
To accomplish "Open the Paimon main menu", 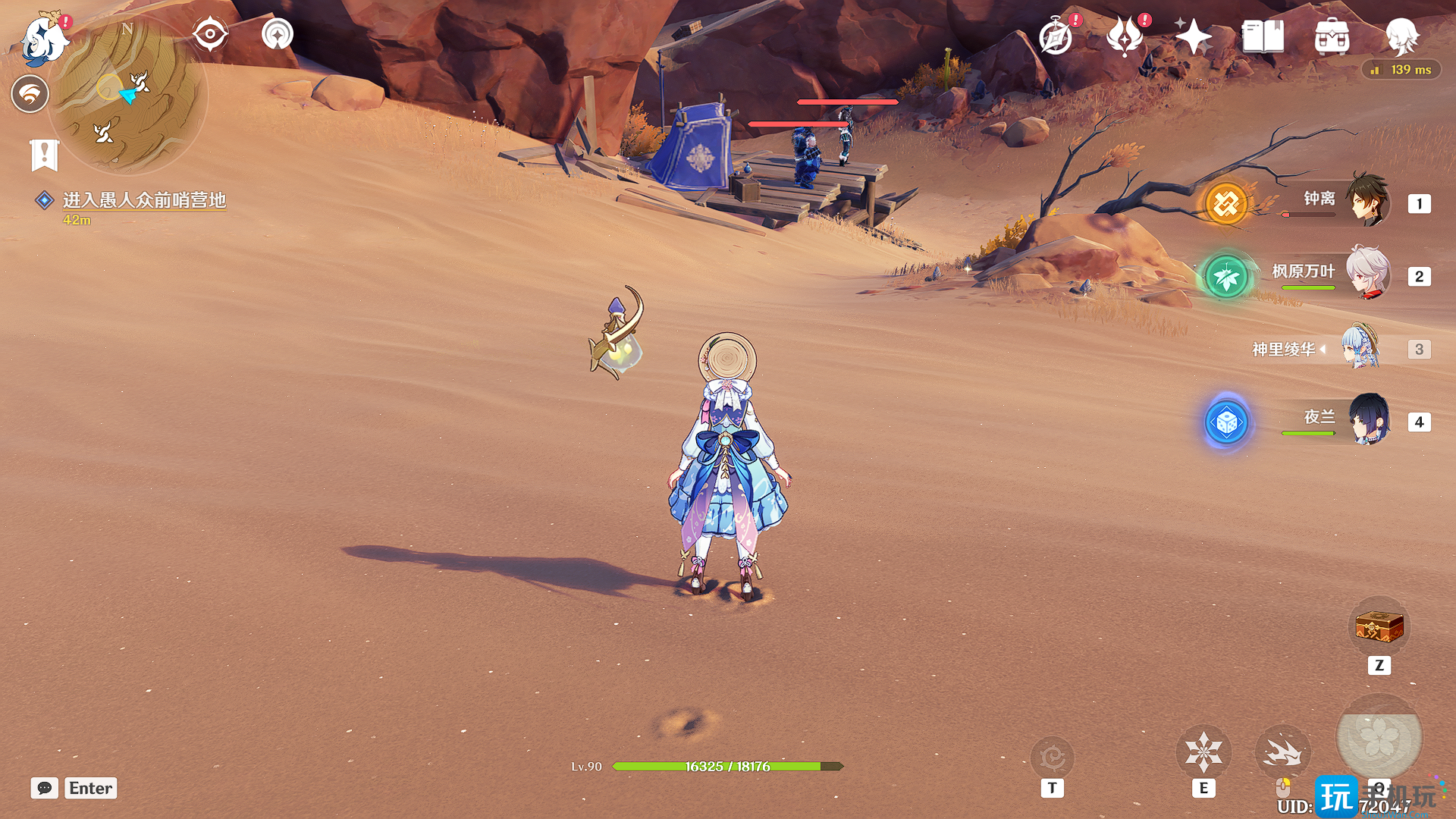I will [42, 38].
